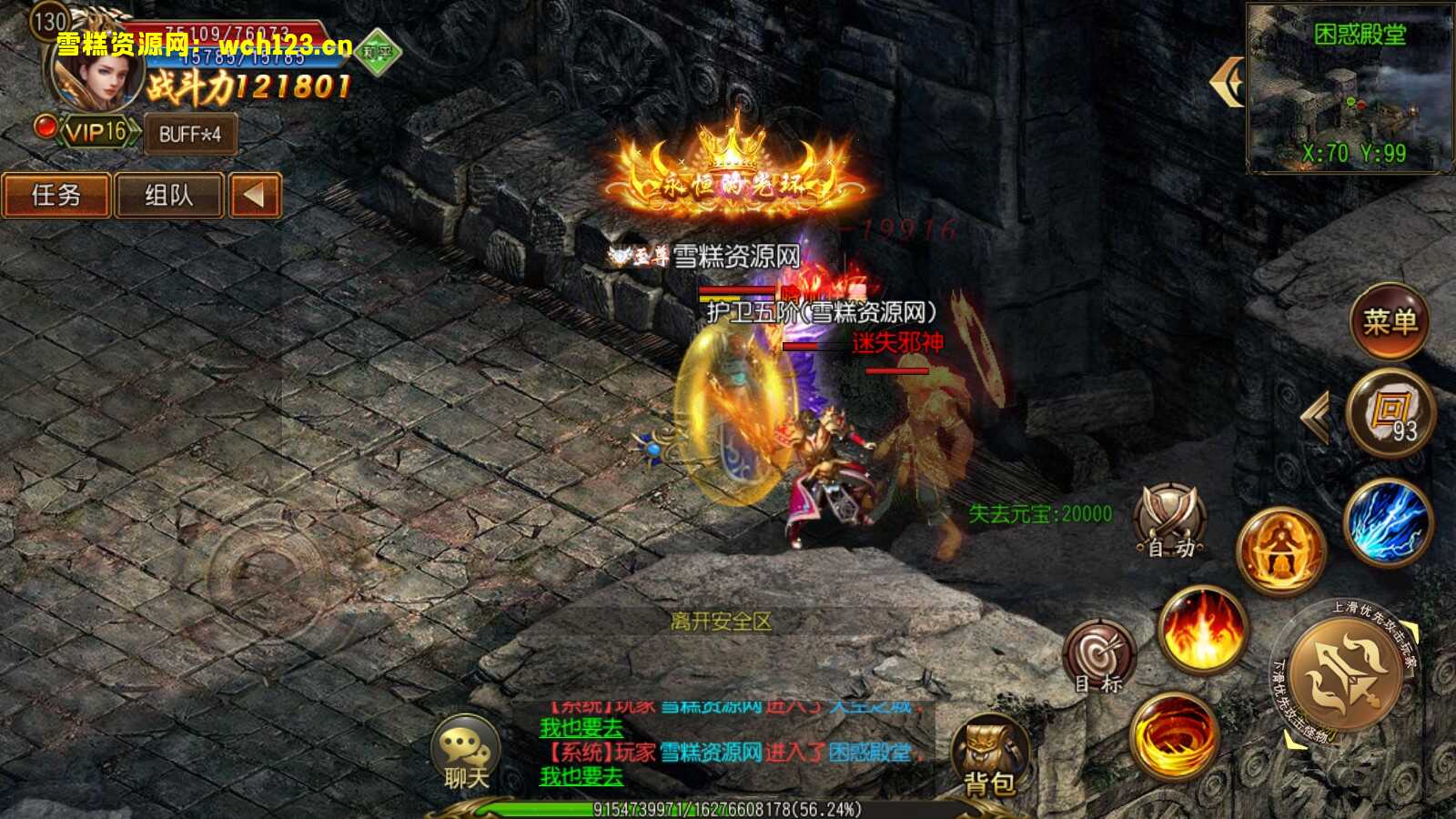Open the 目标 target panel
The height and width of the screenshot is (819, 1456).
[x=1098, y=653]
